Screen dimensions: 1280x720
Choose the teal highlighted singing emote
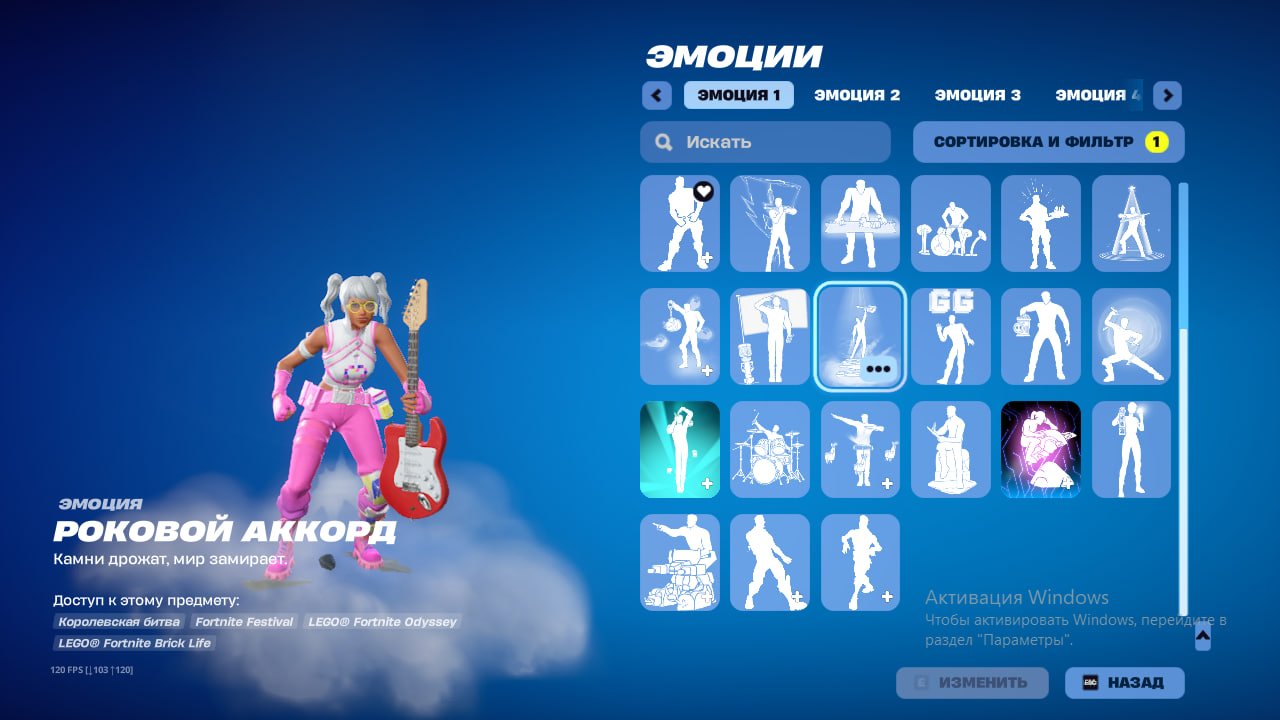point(680,449)
